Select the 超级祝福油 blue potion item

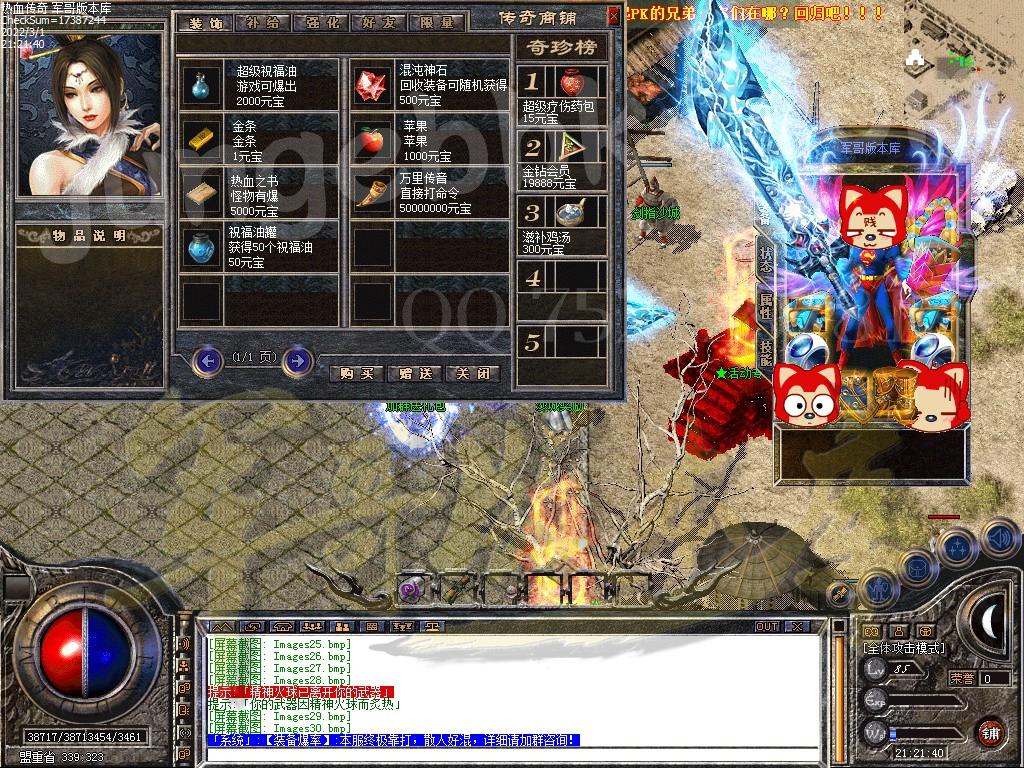point(203,86)
